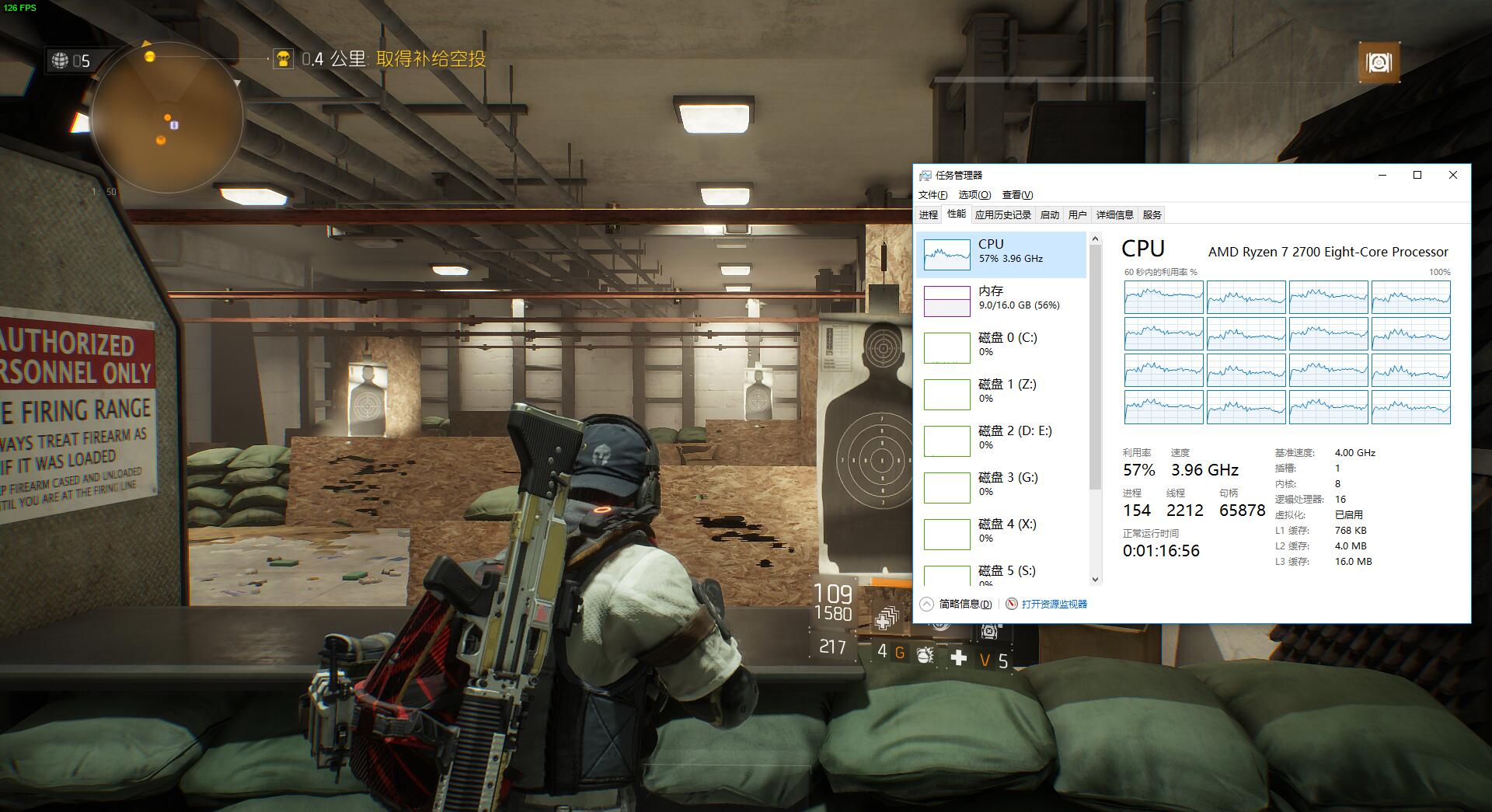This screenshot has height=812, width=1492.
Task: Activate the turret skill icon
Action: click(988, 631)
